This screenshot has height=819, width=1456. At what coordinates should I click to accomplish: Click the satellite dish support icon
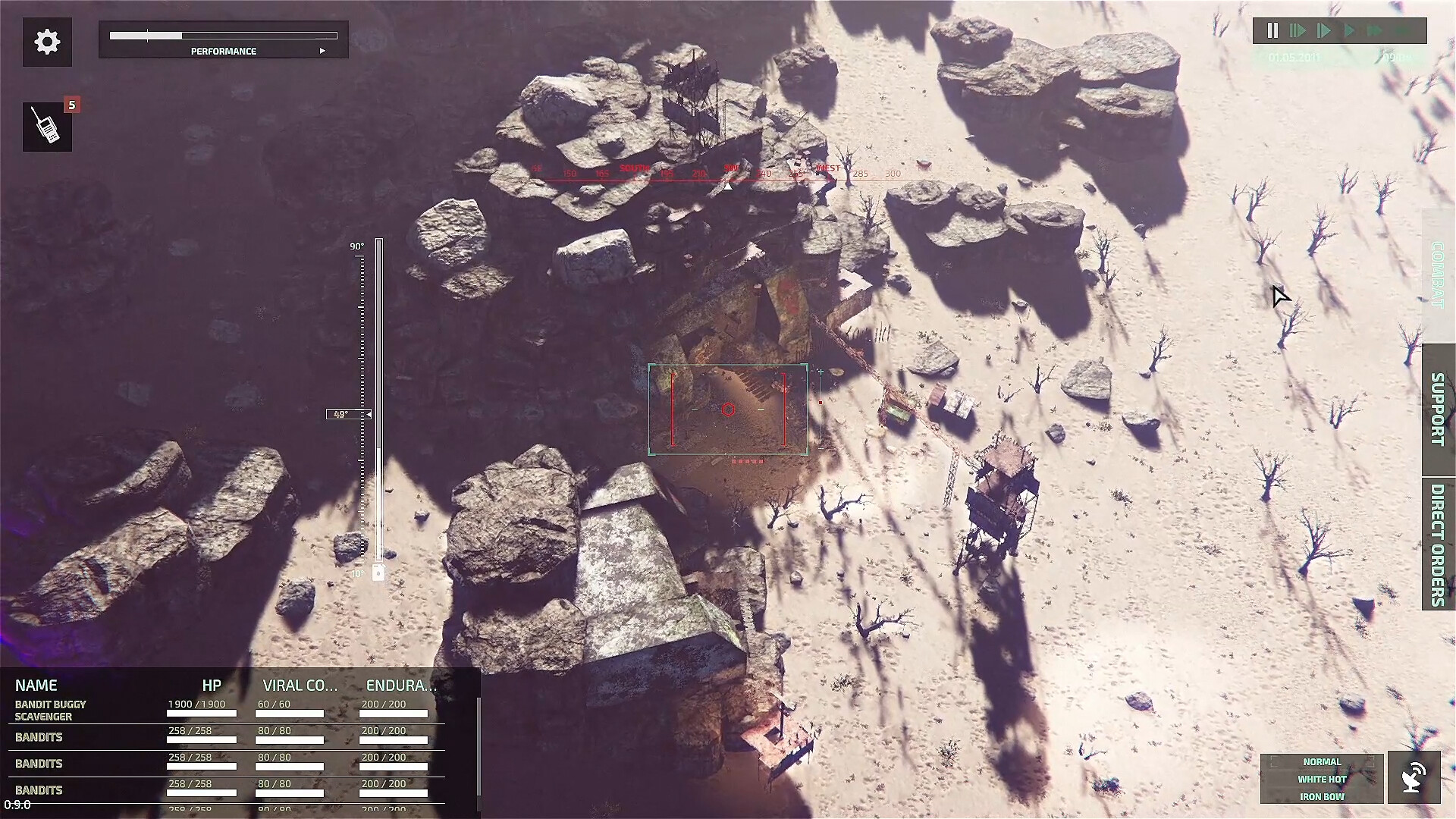point(1415,777)
